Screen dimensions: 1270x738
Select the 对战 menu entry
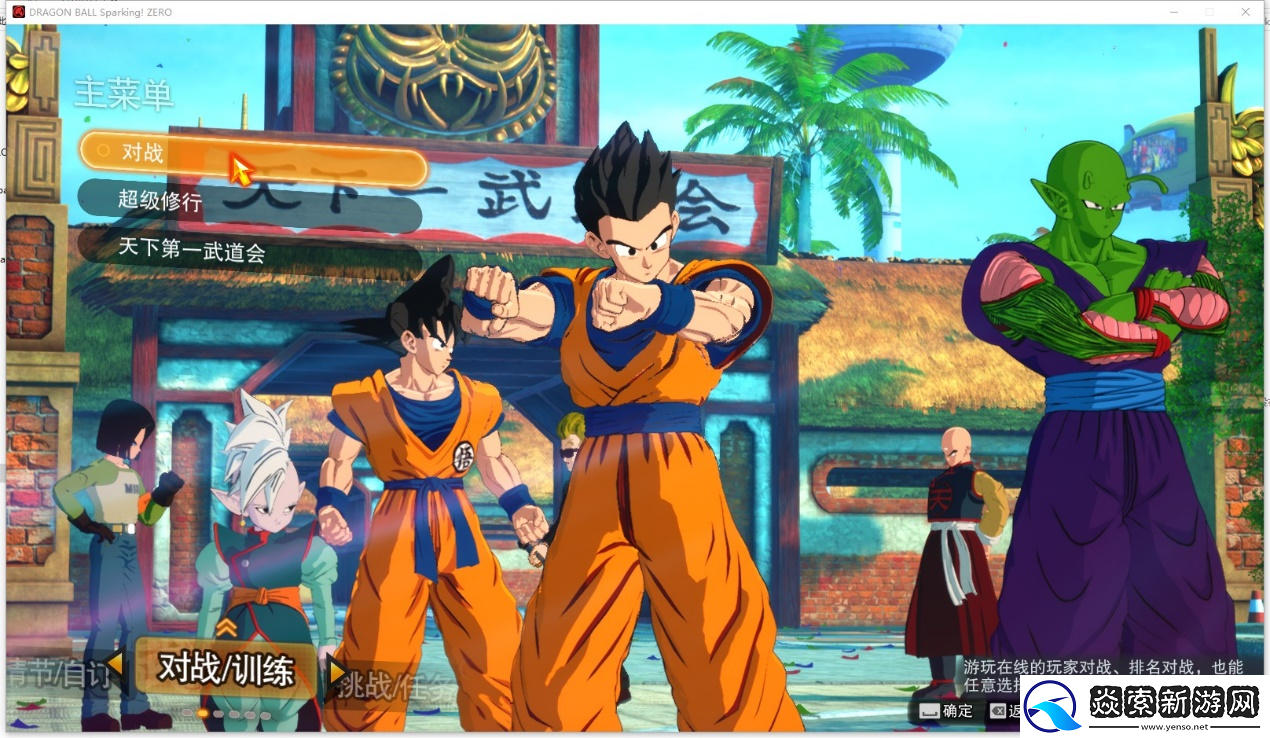[252, 154]
